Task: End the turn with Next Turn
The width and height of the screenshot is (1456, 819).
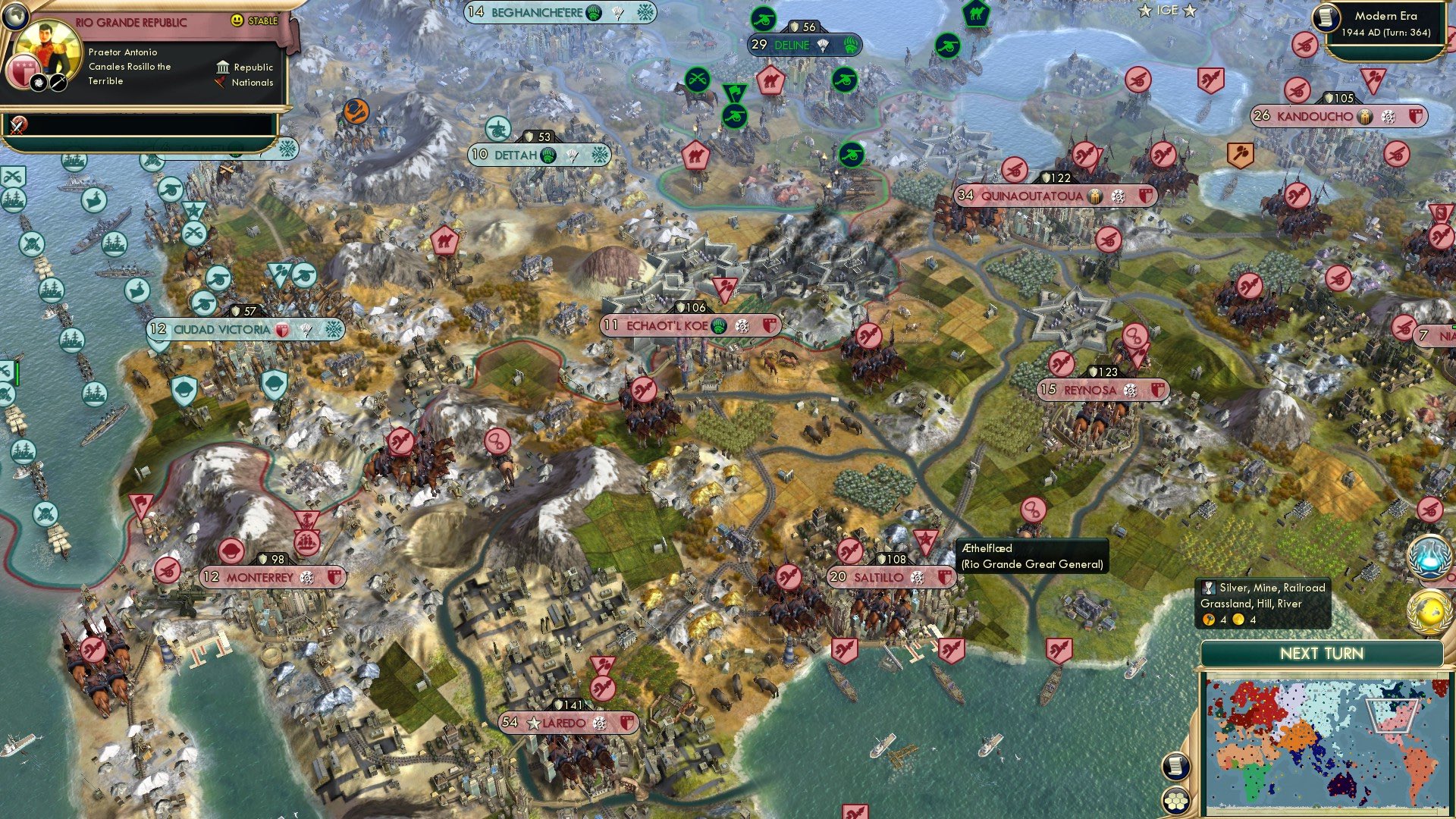Action: tap(1321, 654)
